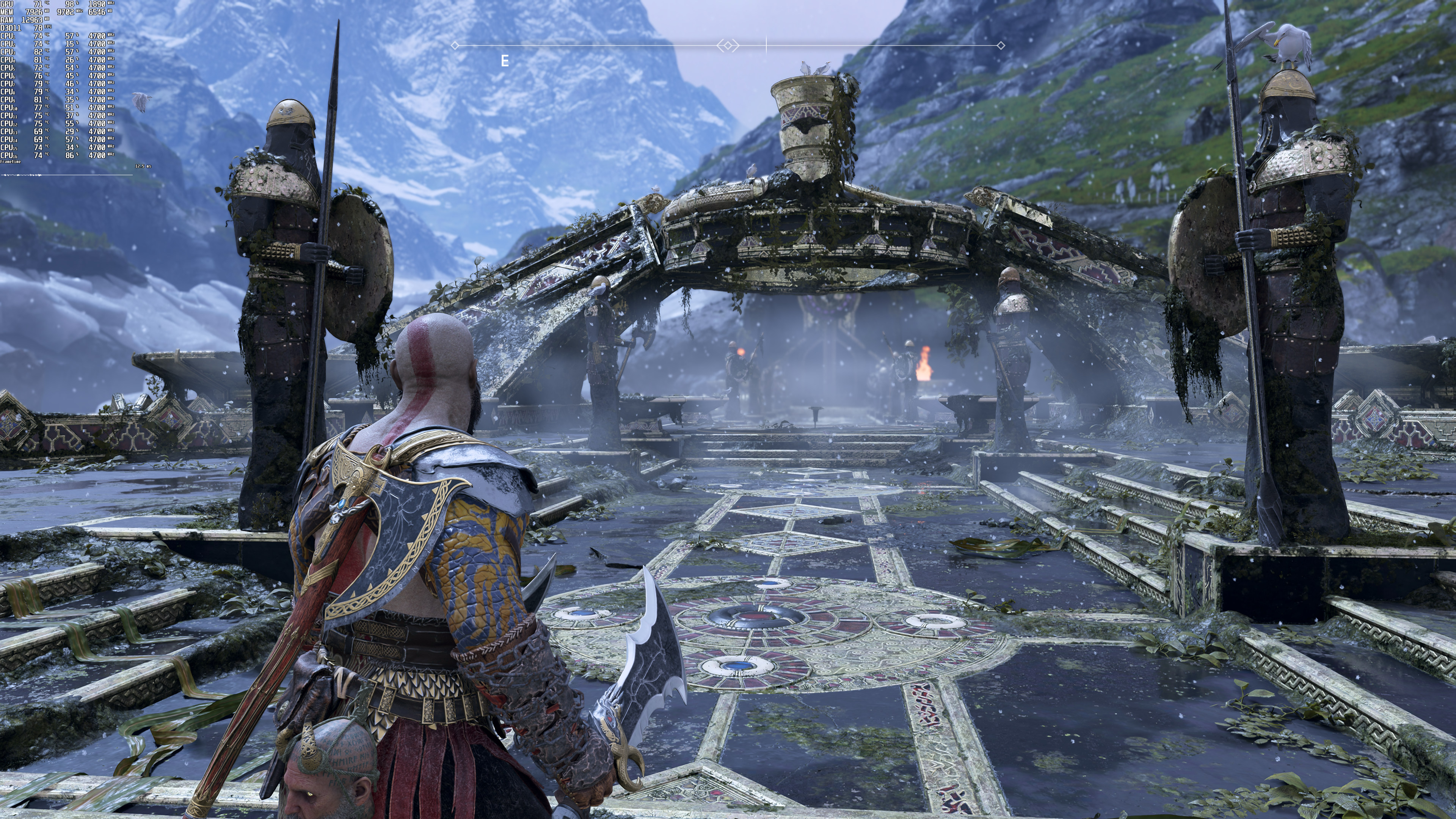Image resolution: width=1456 pixels, height=819 pixels.
Task: Click the East letter on the compass
Action: (505, 61)
